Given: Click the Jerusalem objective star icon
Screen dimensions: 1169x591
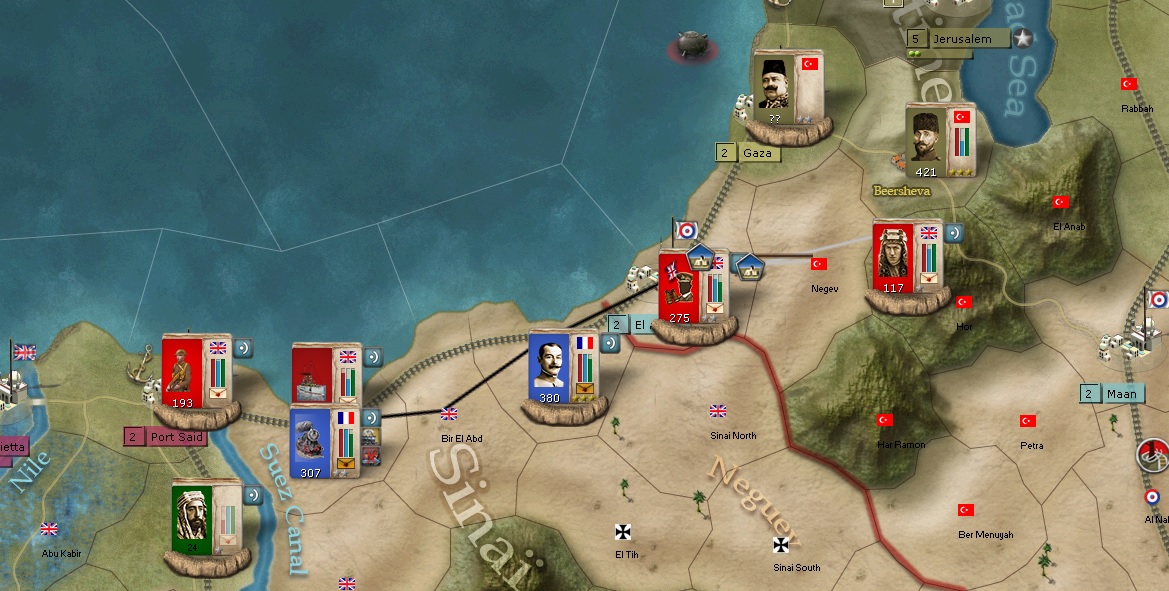Looking at the screenshot, I should click(1023, 39).
